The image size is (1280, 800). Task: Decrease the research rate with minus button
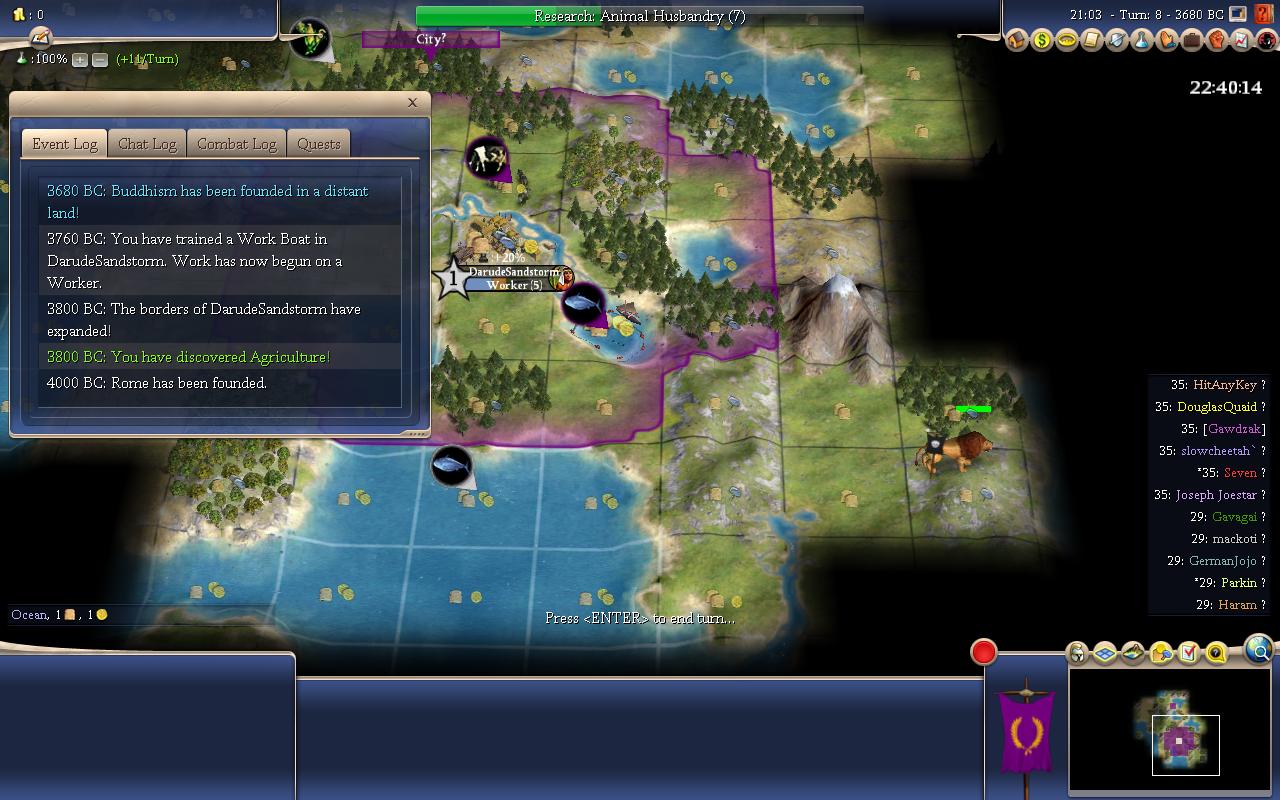[100, 60]
